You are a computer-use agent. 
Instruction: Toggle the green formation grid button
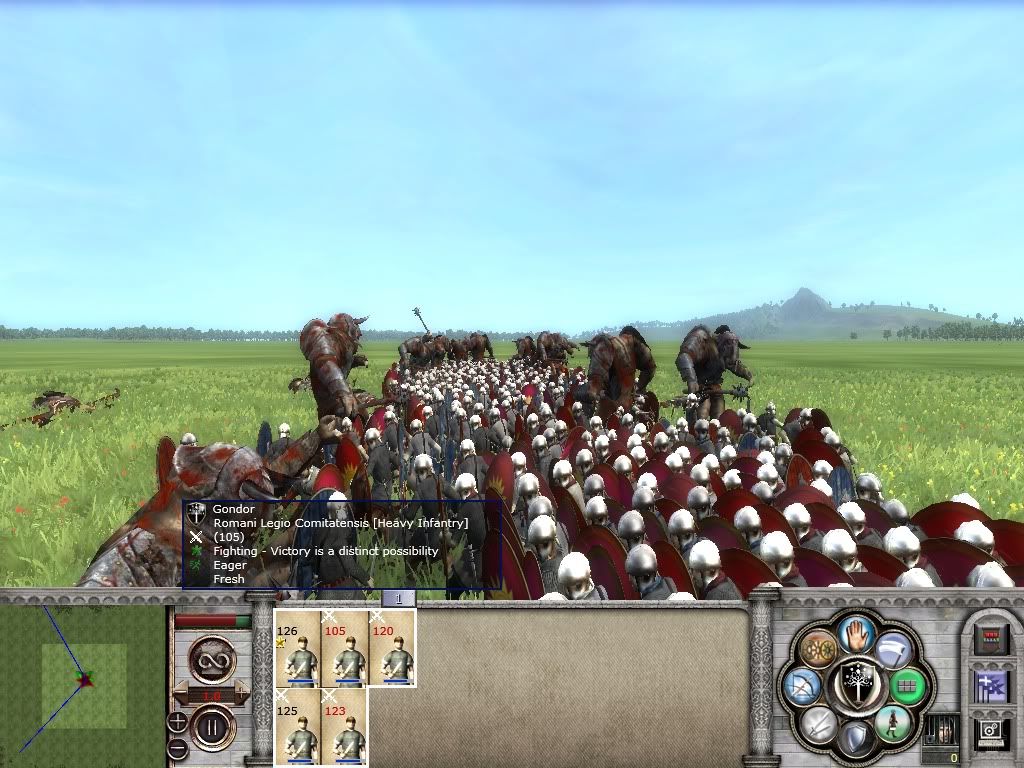click(x=906, y=687)
